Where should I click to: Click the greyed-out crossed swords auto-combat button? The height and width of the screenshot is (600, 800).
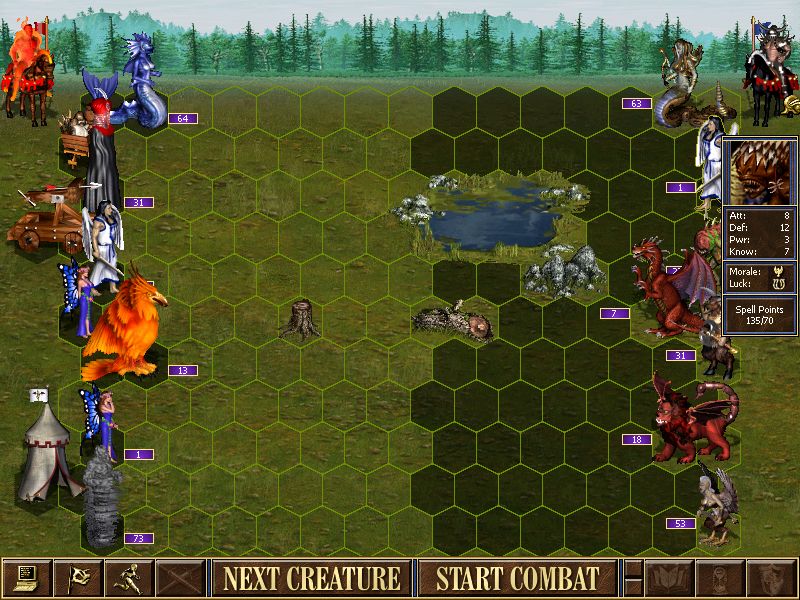[x=181, y=578]
